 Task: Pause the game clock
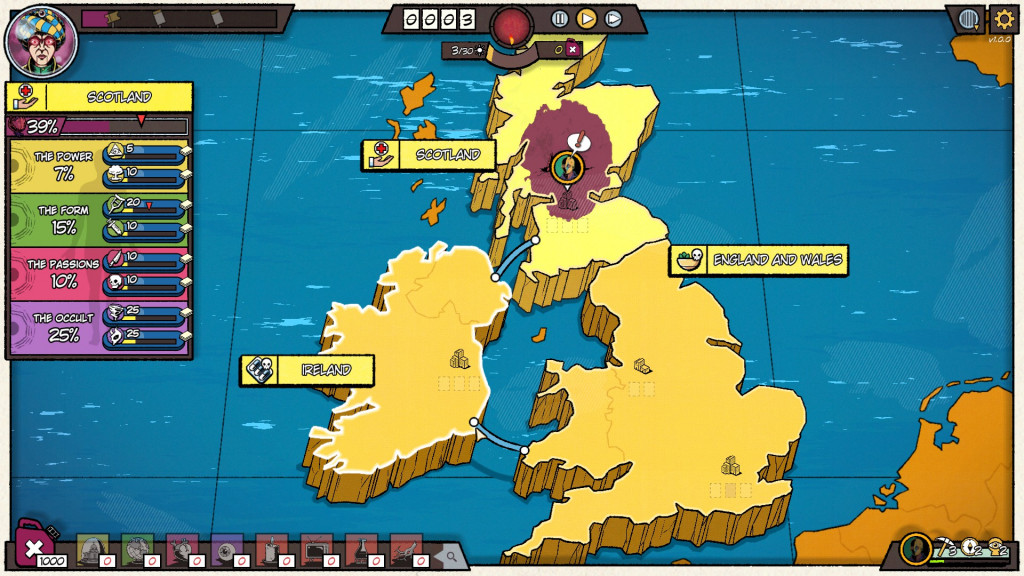click(x=560, y=18)
